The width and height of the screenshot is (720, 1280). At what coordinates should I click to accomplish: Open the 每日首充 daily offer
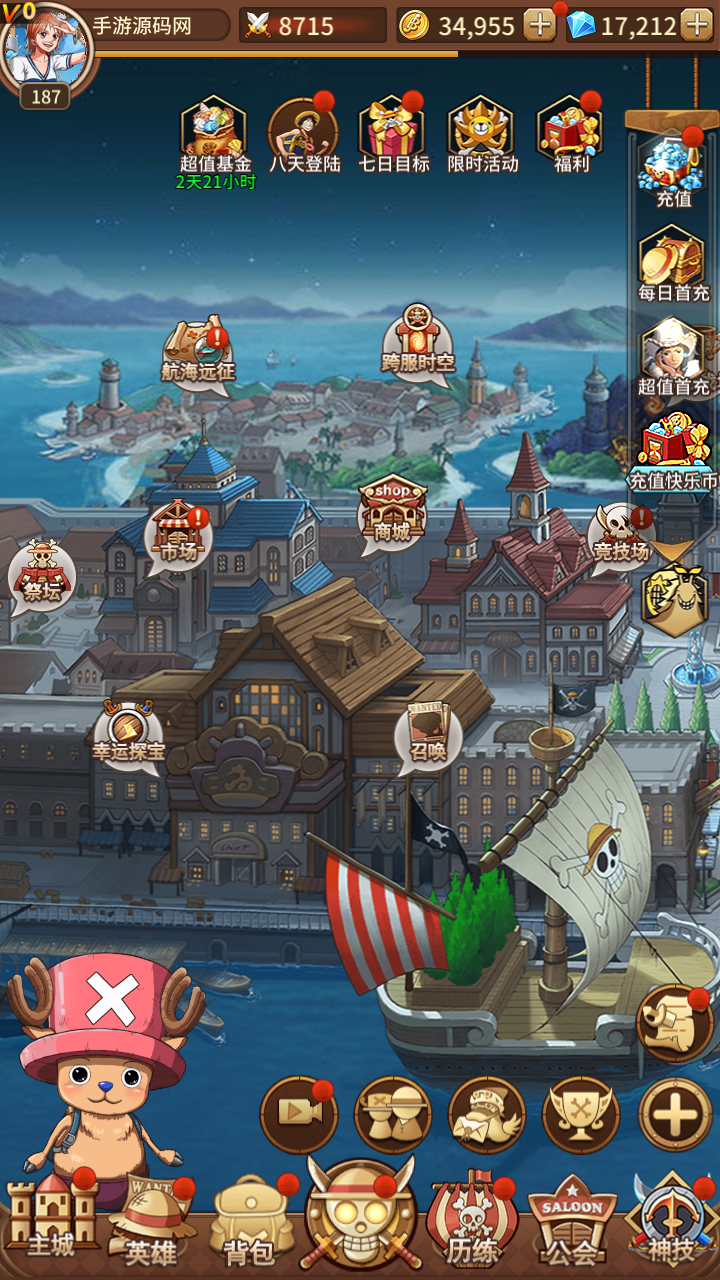(x=673, y=262)
